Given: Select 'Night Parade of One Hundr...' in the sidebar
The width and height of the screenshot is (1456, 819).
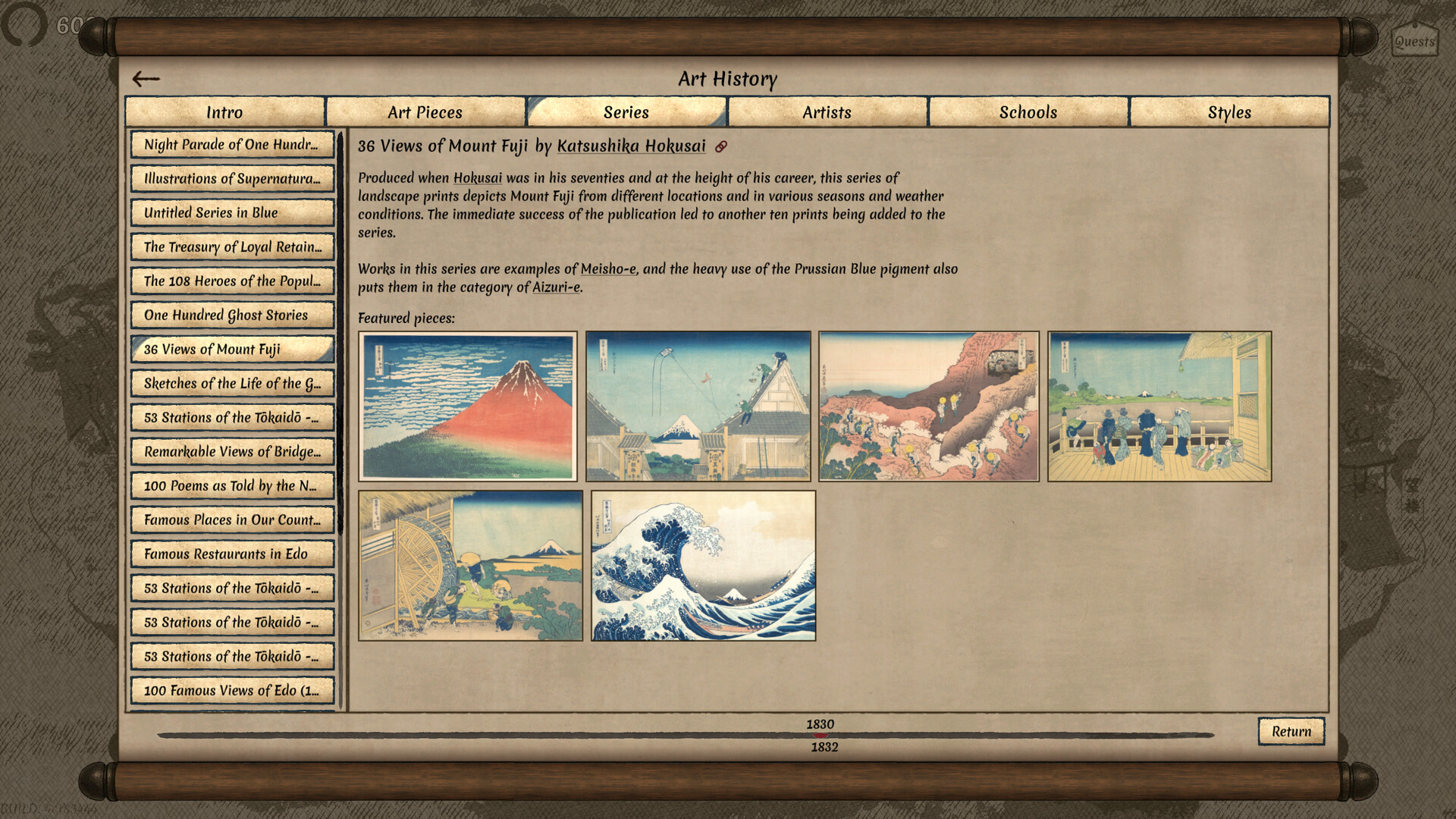Looking at the screenshot, I should point(232,144).
